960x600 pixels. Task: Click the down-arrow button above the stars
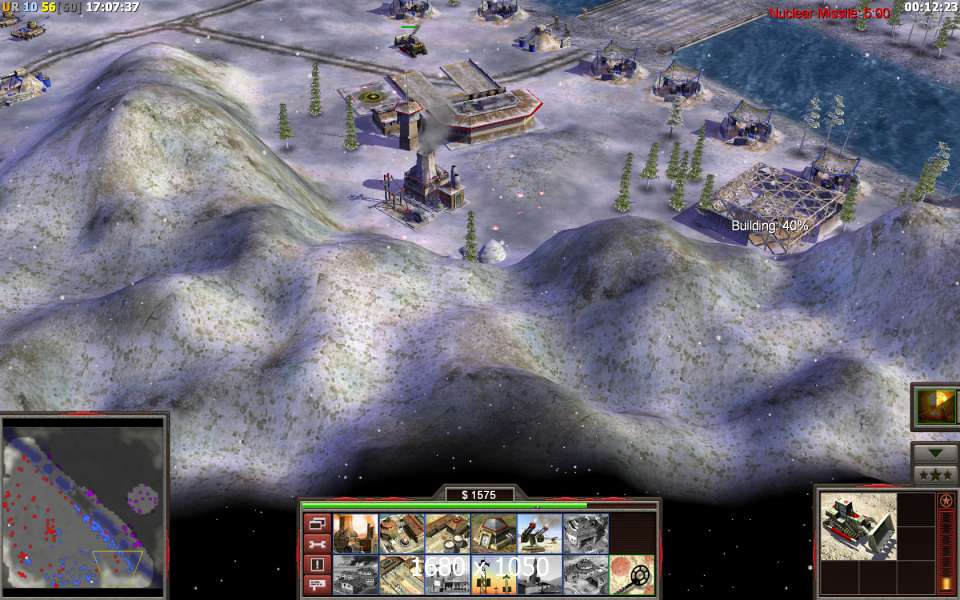tap(935, 452)
